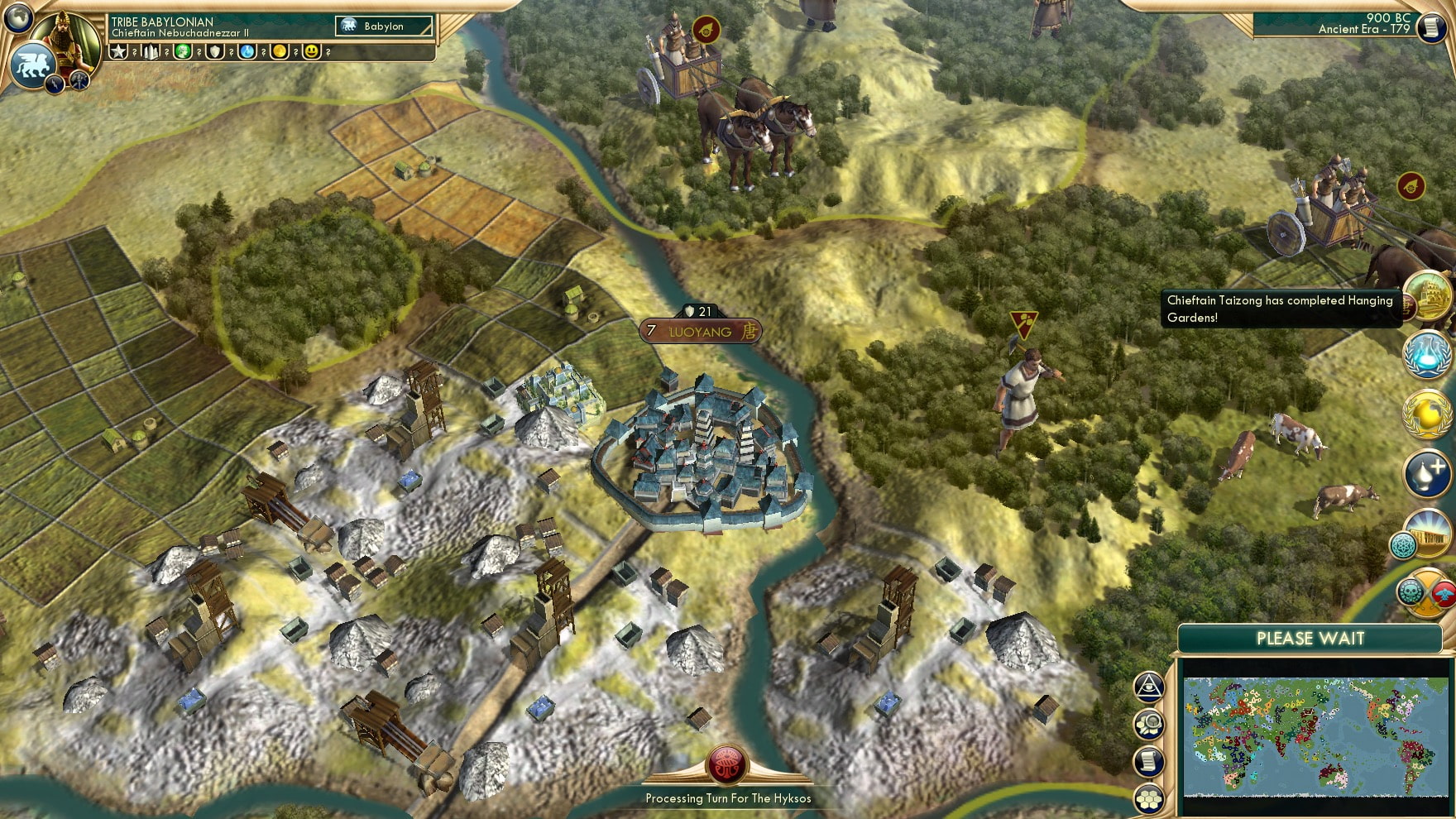Open the Babylon civilization dropdown

(385, 26)
